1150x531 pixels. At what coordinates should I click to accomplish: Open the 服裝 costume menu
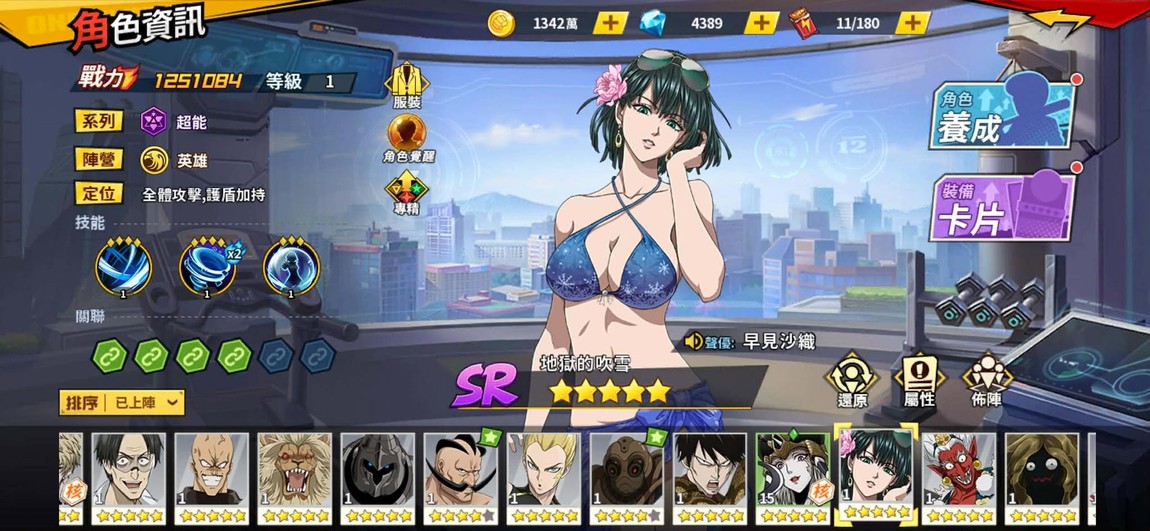click(406, 87)
